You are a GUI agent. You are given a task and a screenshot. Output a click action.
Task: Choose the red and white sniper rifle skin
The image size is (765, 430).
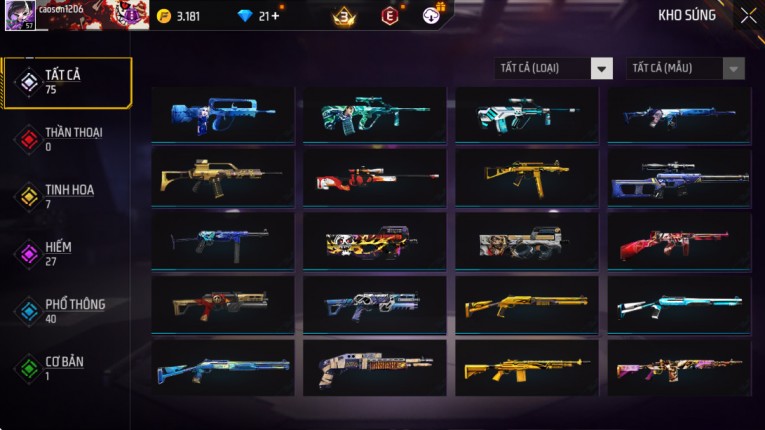(375, 177)
